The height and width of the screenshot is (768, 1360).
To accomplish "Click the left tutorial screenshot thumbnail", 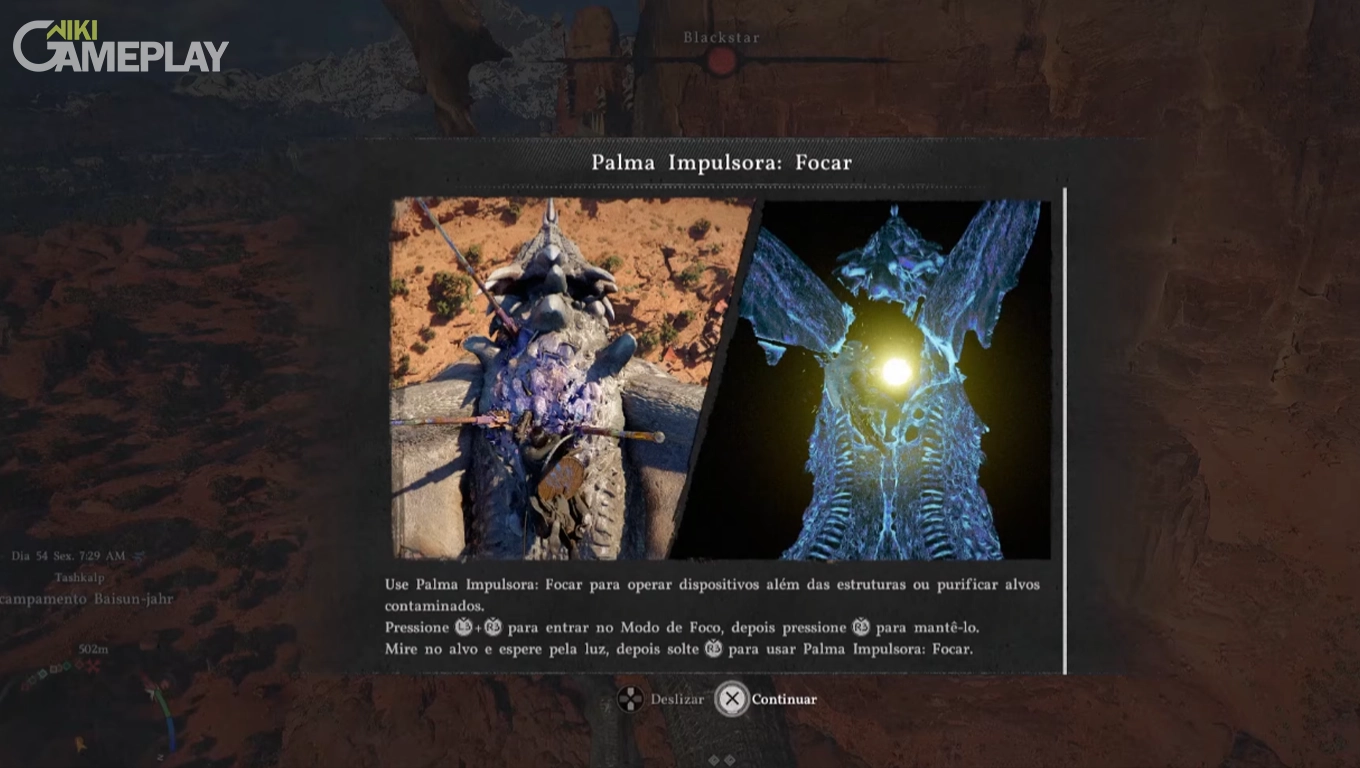I will point(555,380).
